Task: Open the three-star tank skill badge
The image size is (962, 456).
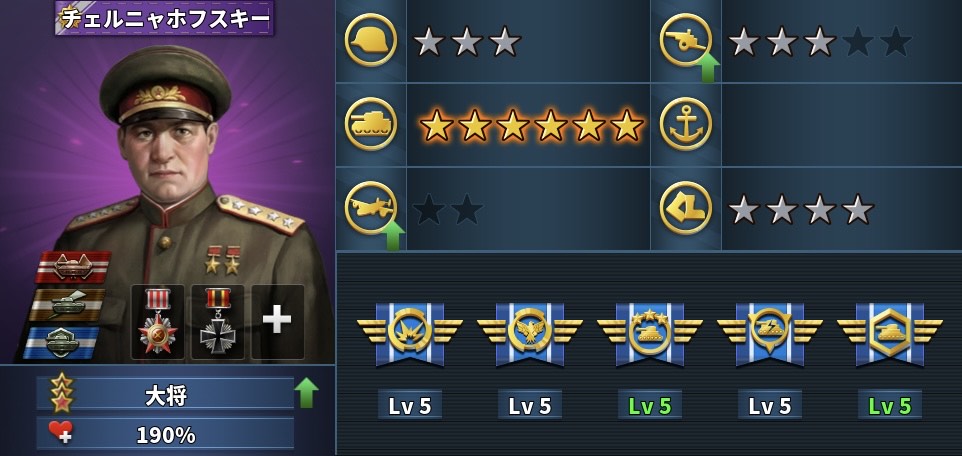Action: 650,333
